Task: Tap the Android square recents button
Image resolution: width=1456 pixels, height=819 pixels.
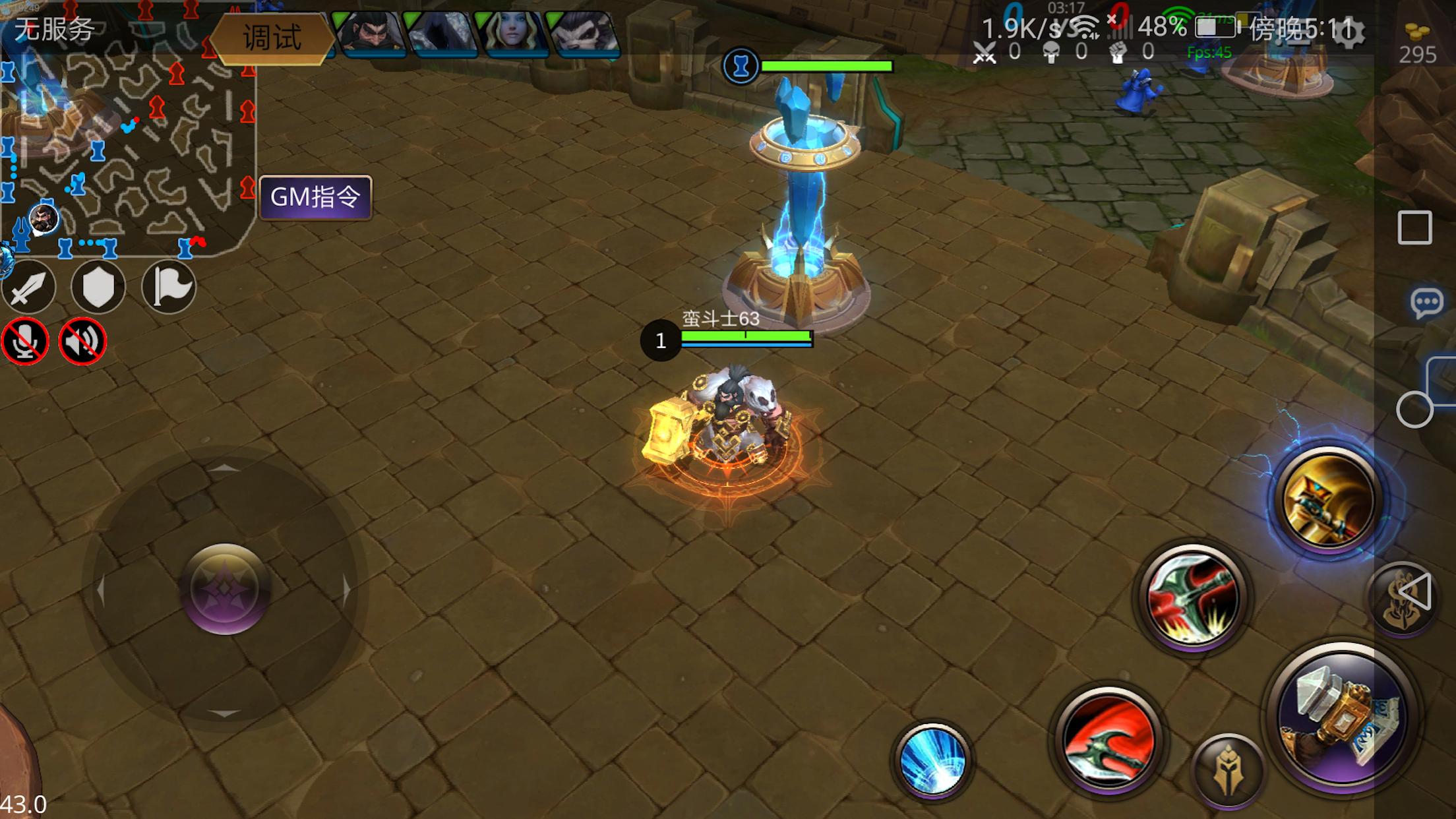Action: 1414,228
